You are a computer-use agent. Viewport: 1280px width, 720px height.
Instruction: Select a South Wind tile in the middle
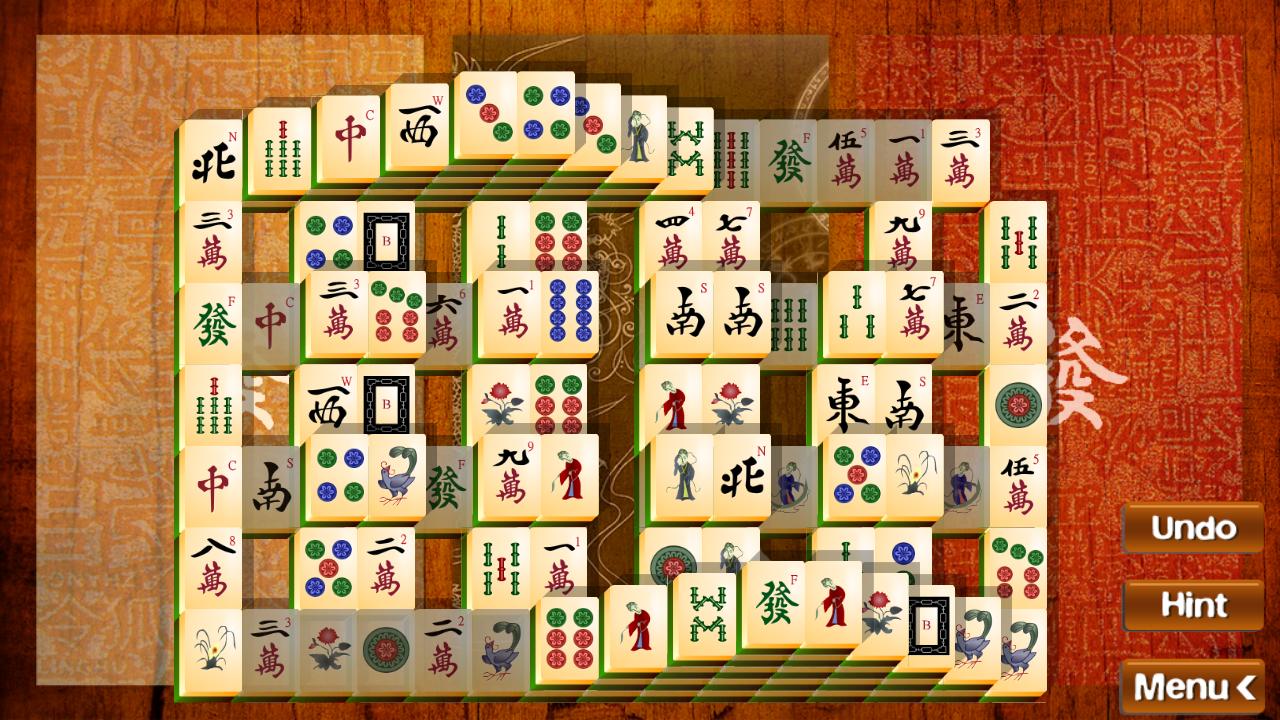686,316
